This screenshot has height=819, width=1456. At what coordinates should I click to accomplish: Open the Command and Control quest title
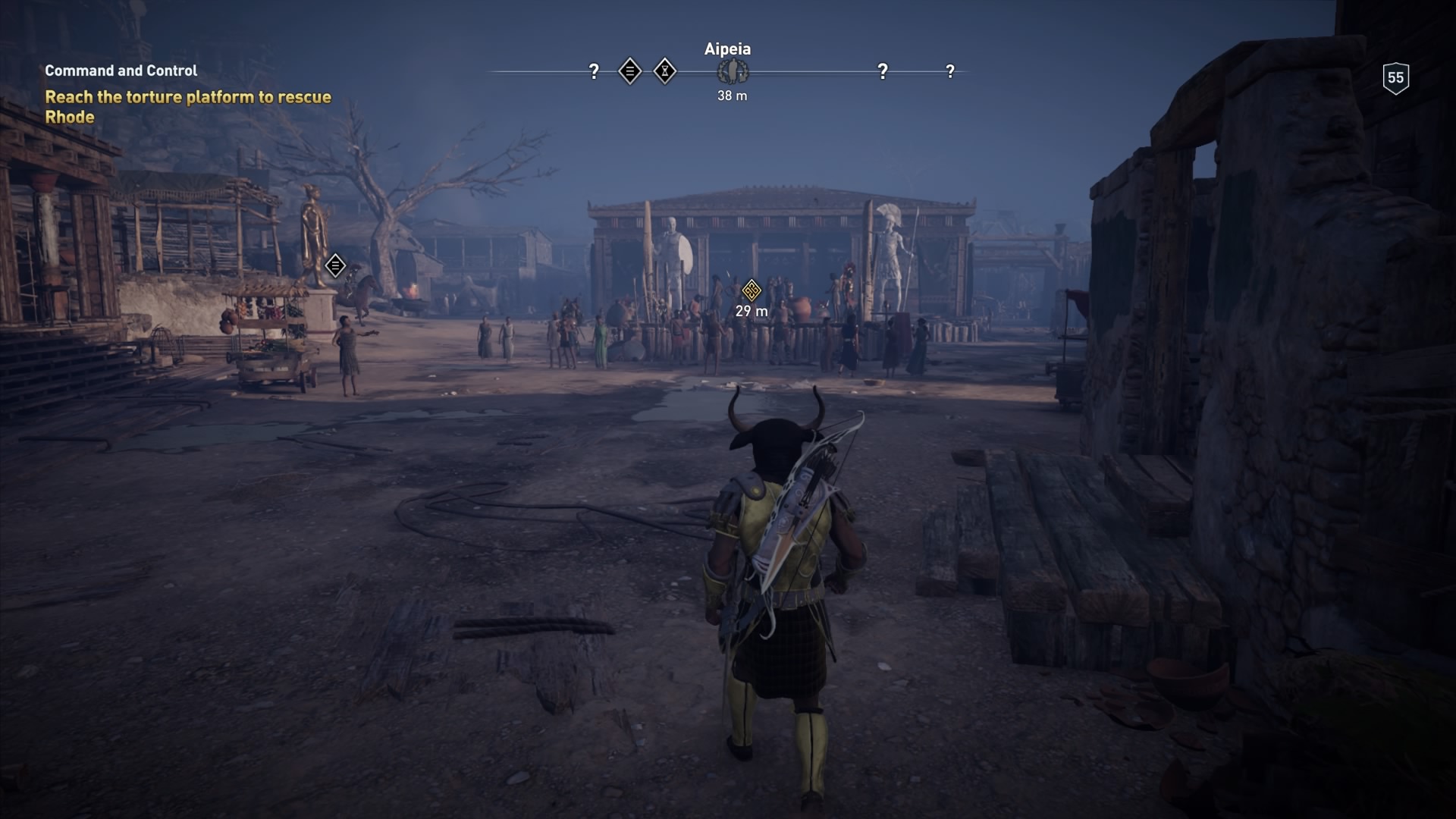[x=121, y=71]
